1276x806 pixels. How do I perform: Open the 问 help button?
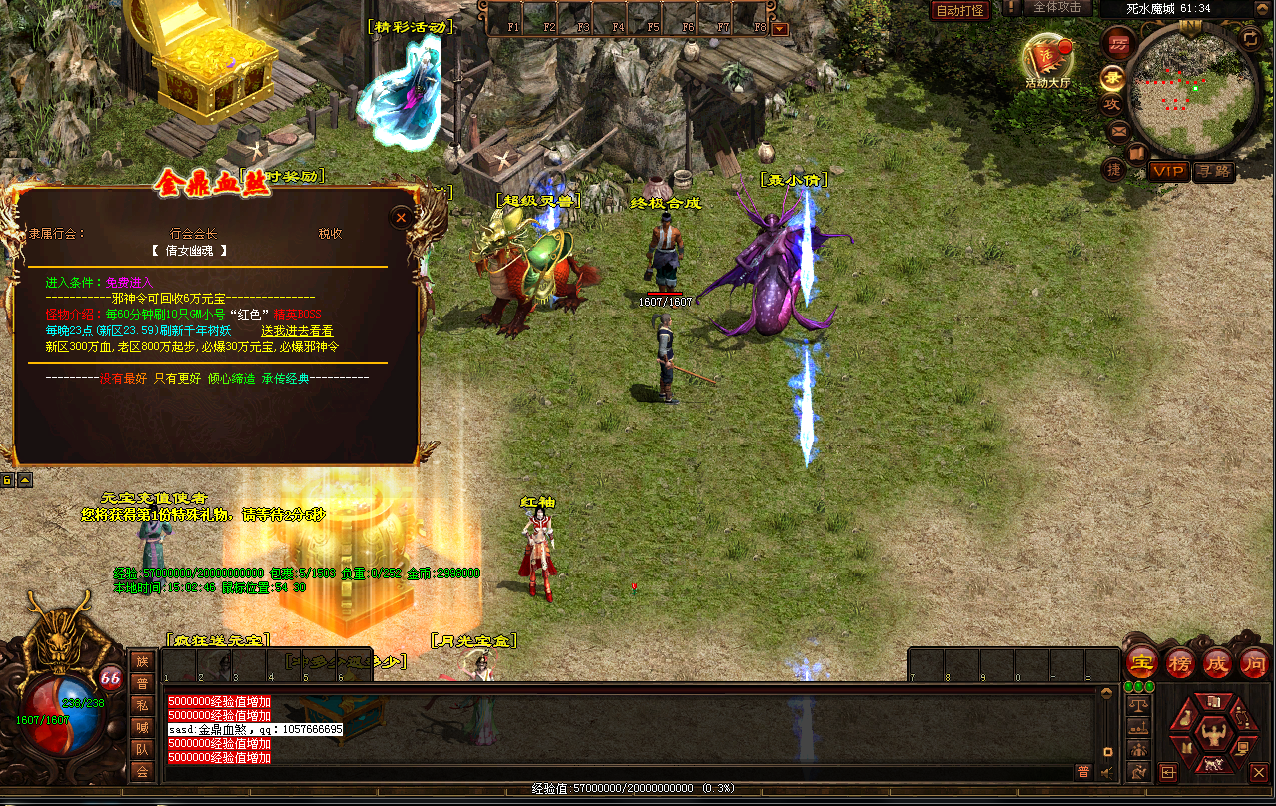1254,662
